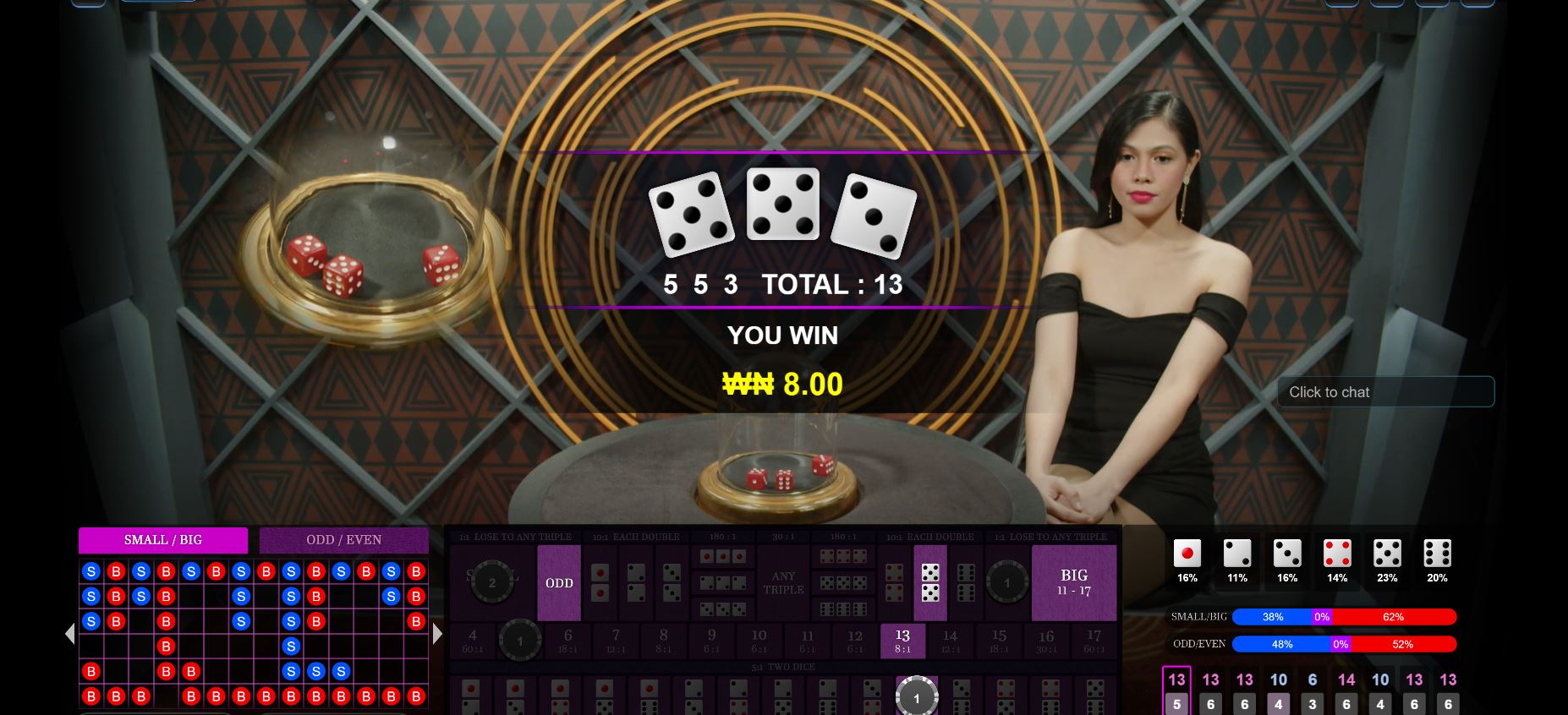Place a bet on ODD

coord(559,583)
